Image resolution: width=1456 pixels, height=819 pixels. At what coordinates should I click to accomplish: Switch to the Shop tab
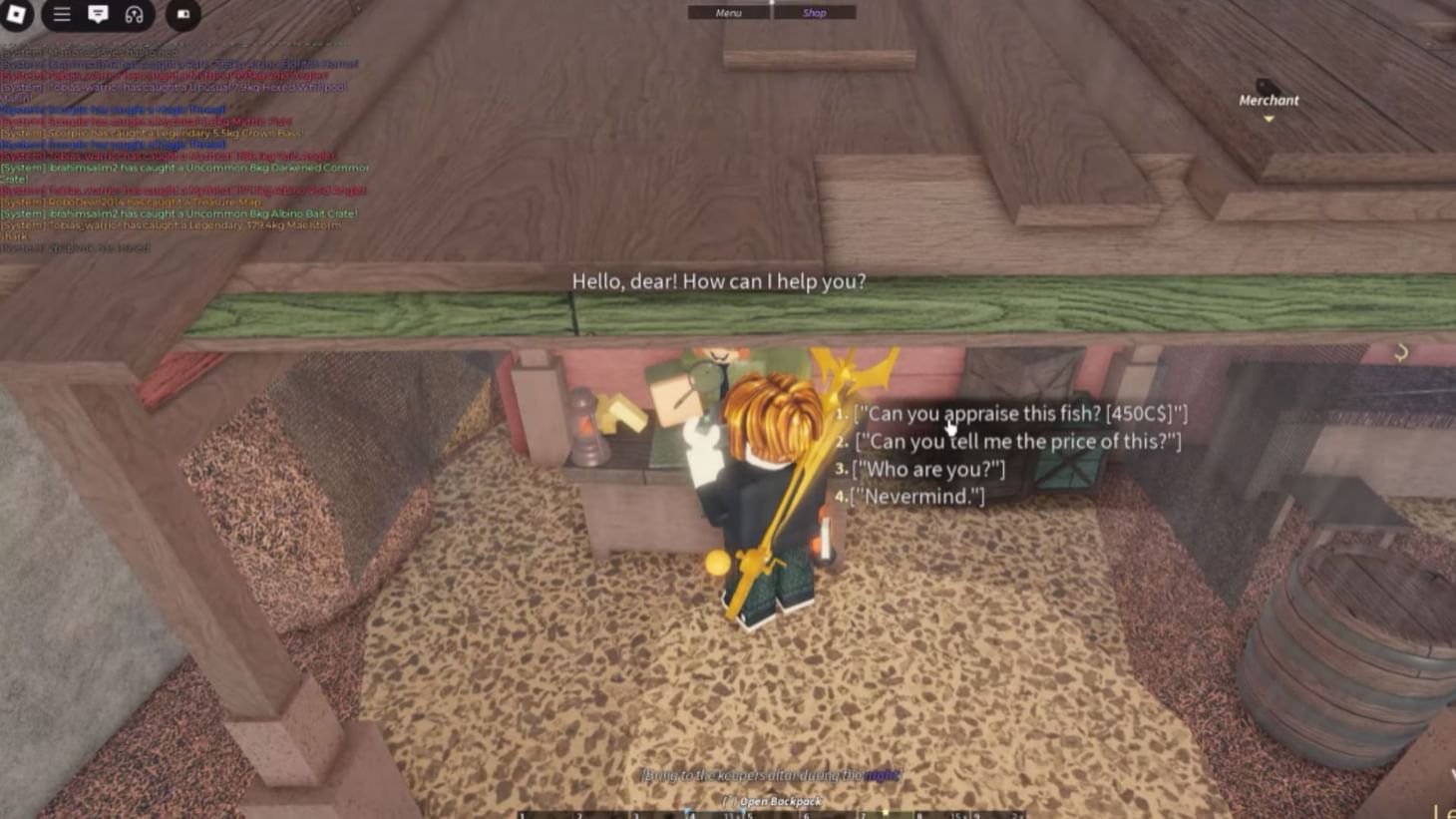pyautogui.click(x=814, y=12)
